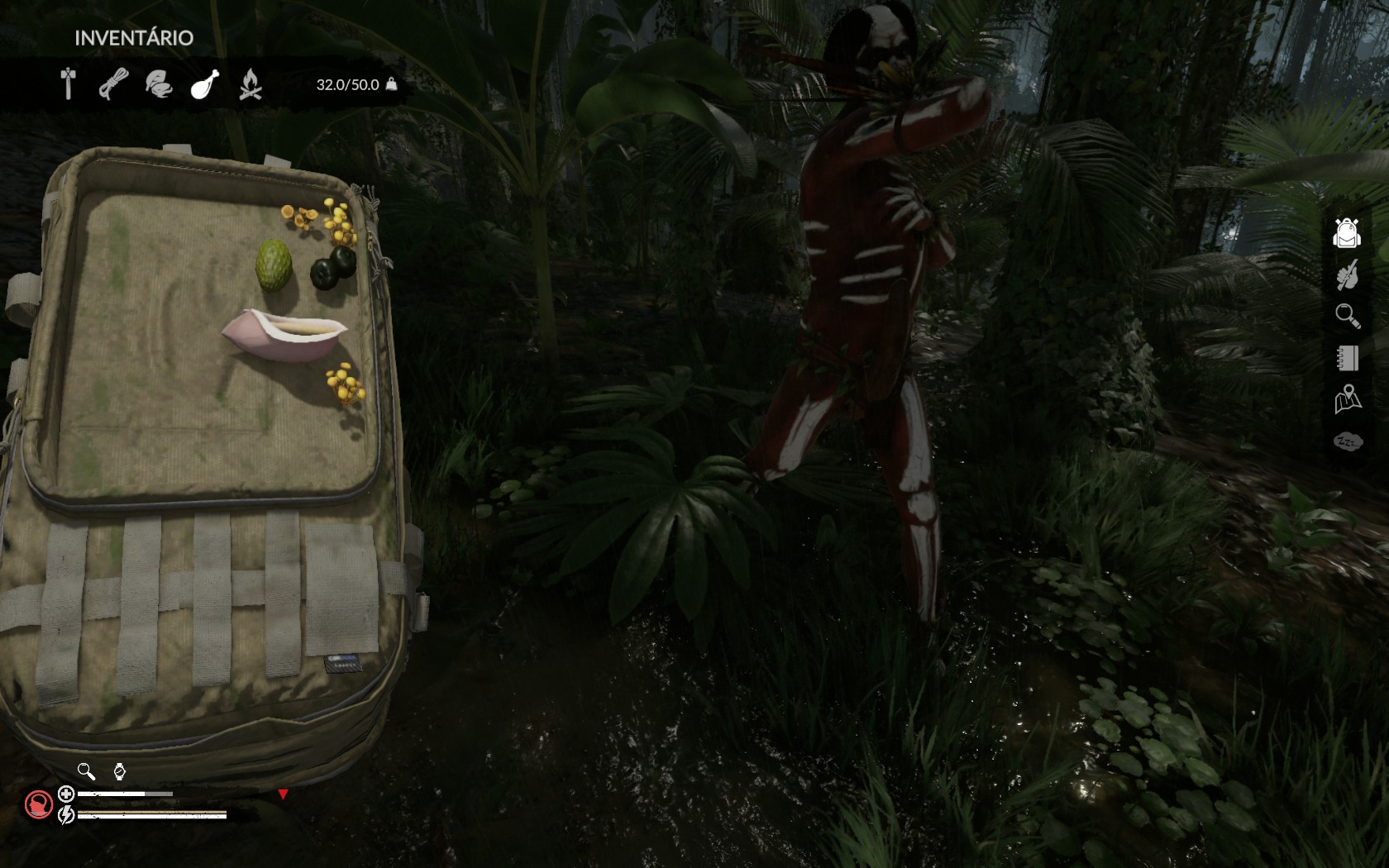Viewport: 1389px width, 868px height.
Task: Select the drumstick food pocket tab
Action: pos(204,83)
